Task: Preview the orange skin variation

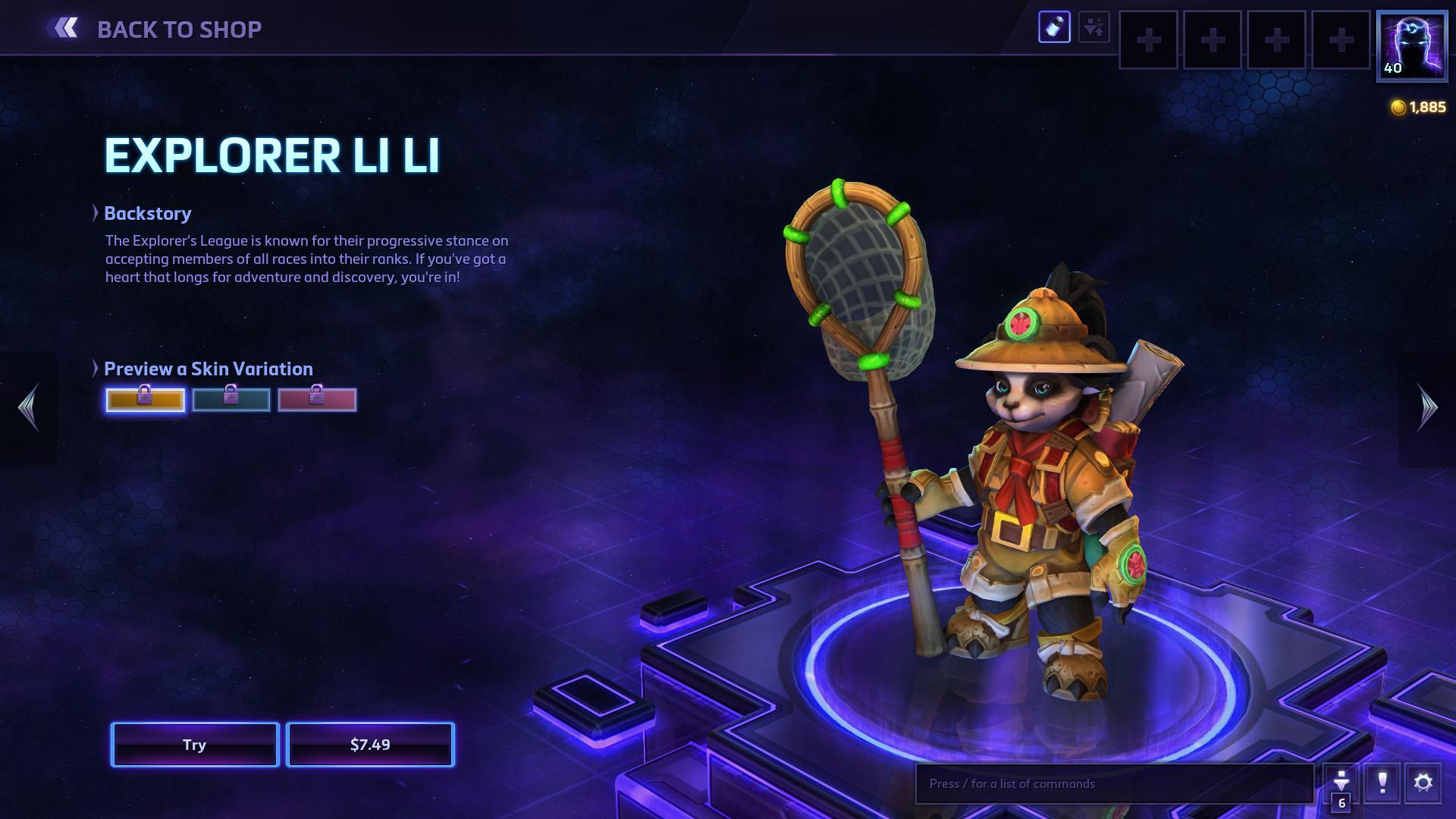Action: [x=145, y=400]
